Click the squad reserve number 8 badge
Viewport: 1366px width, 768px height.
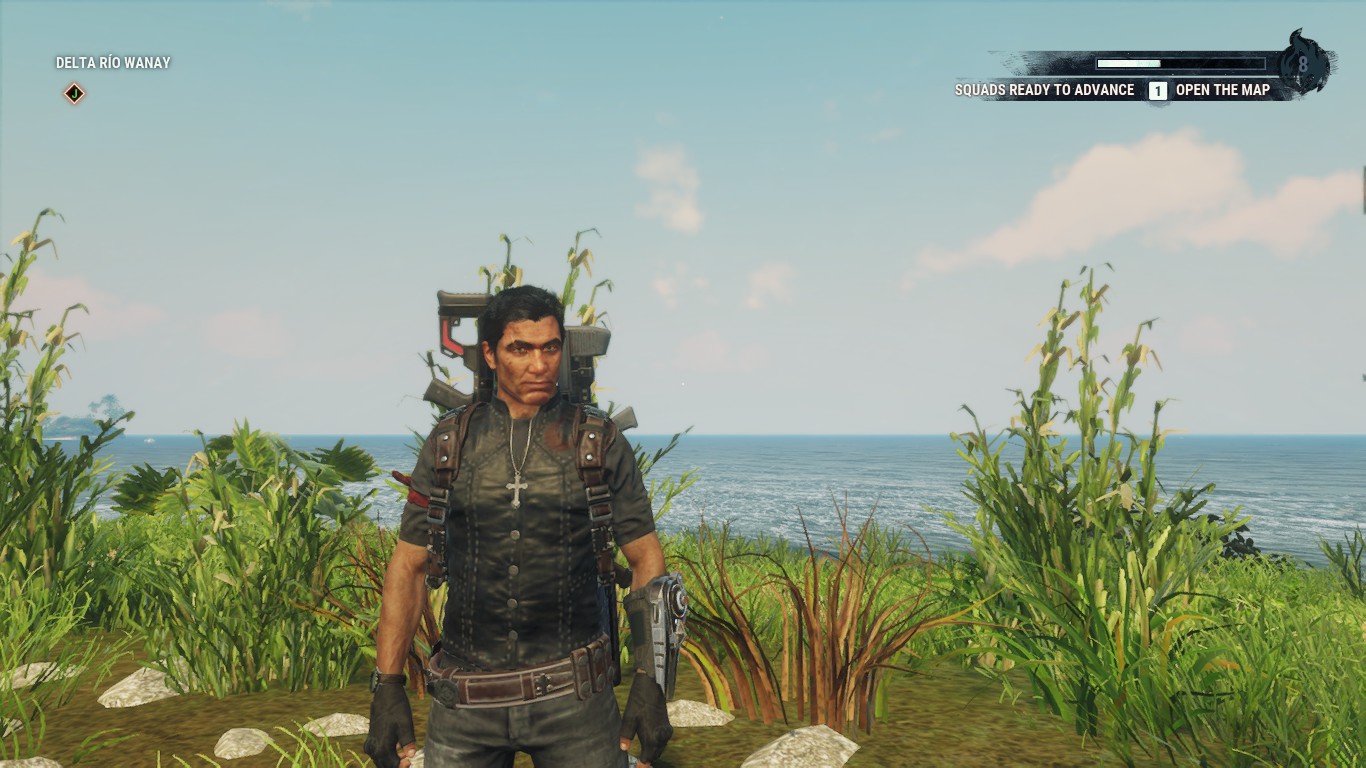pos(1303,65)
